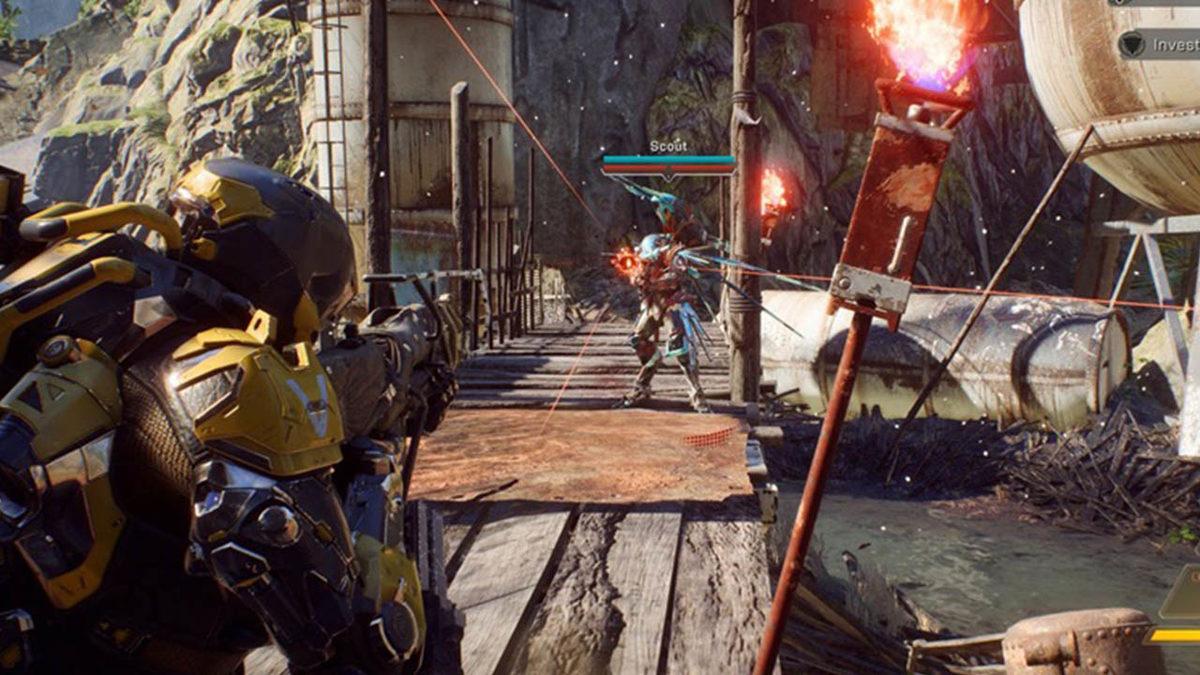Click the objective marker icon beside Investigate
The height and width of the screenshot is (675, 1200).
point(1131,45)
